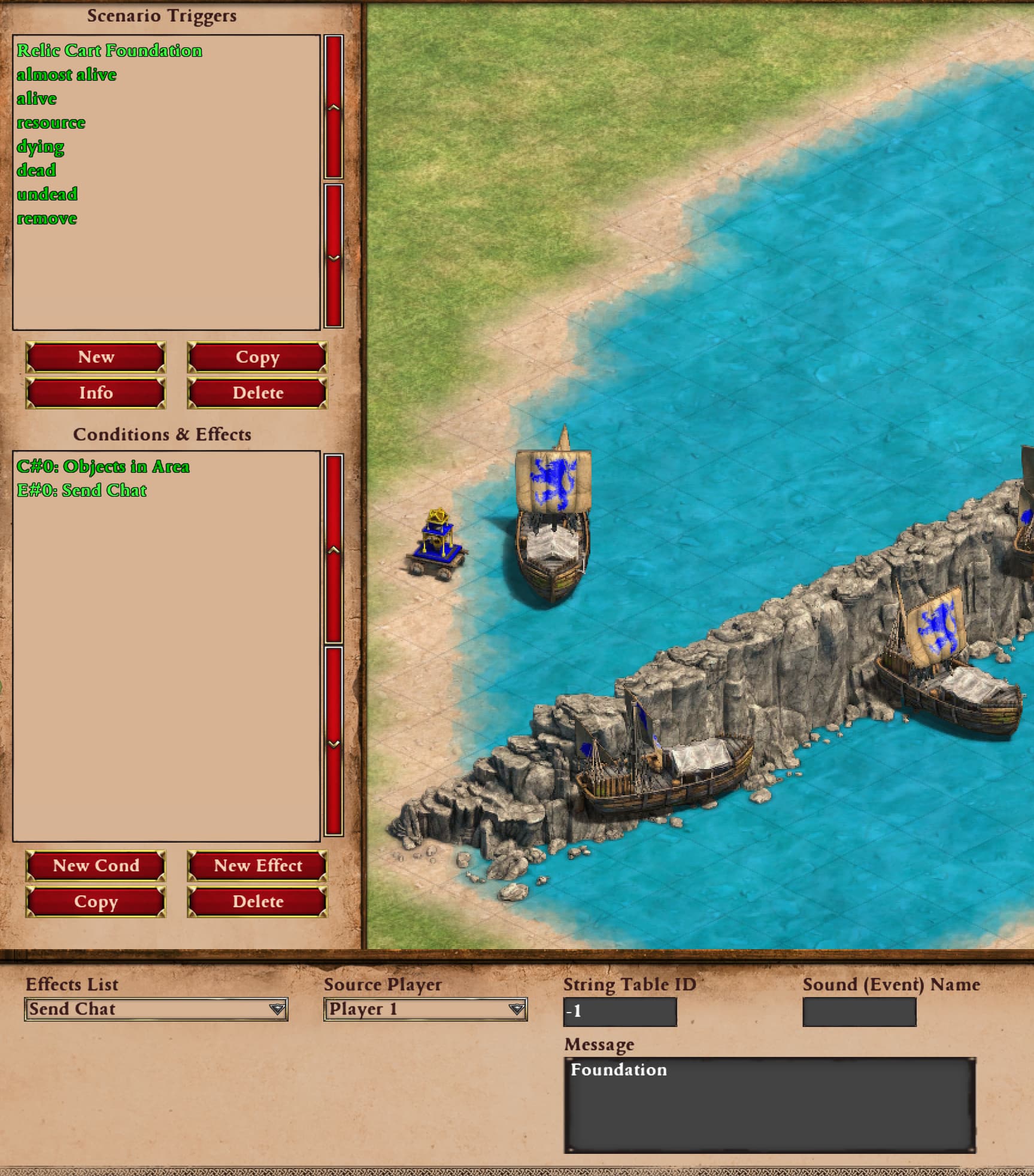This screenshot has height=1176, width=1034.
Task: Copy the selected scenario trigger
Action: tap(257, 357)
